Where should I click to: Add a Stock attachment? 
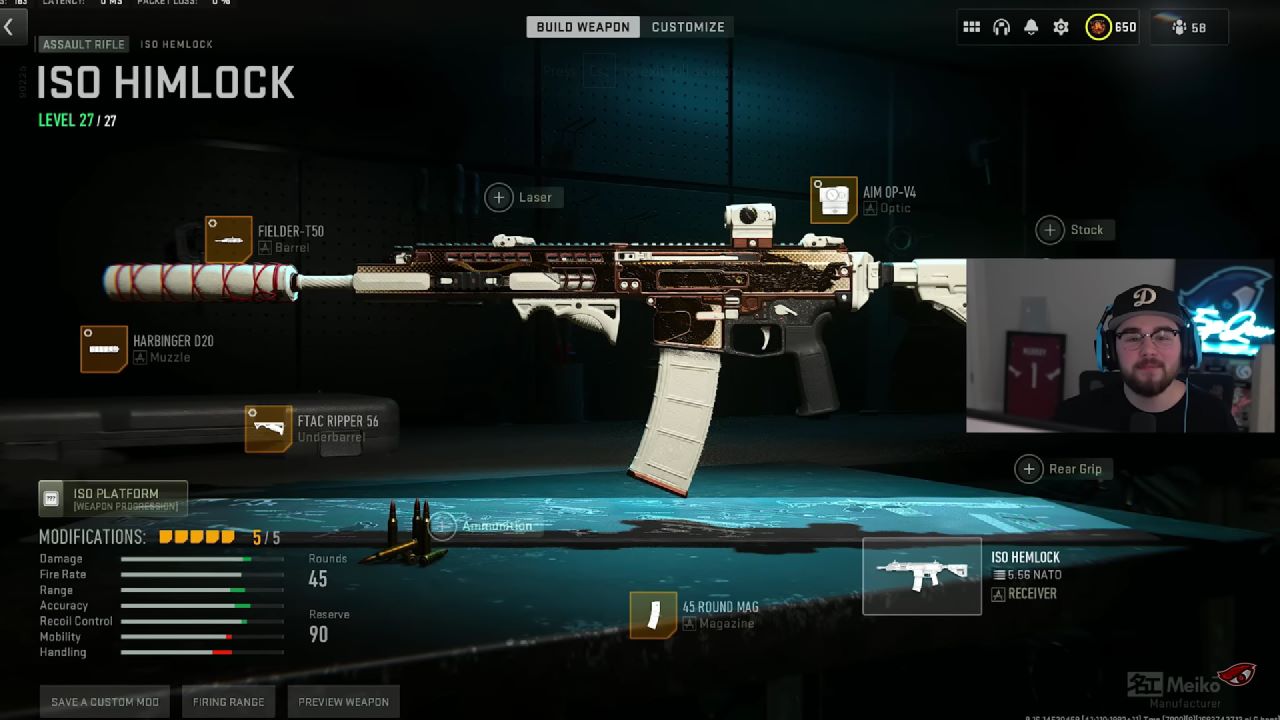(x=1050, y=230)
